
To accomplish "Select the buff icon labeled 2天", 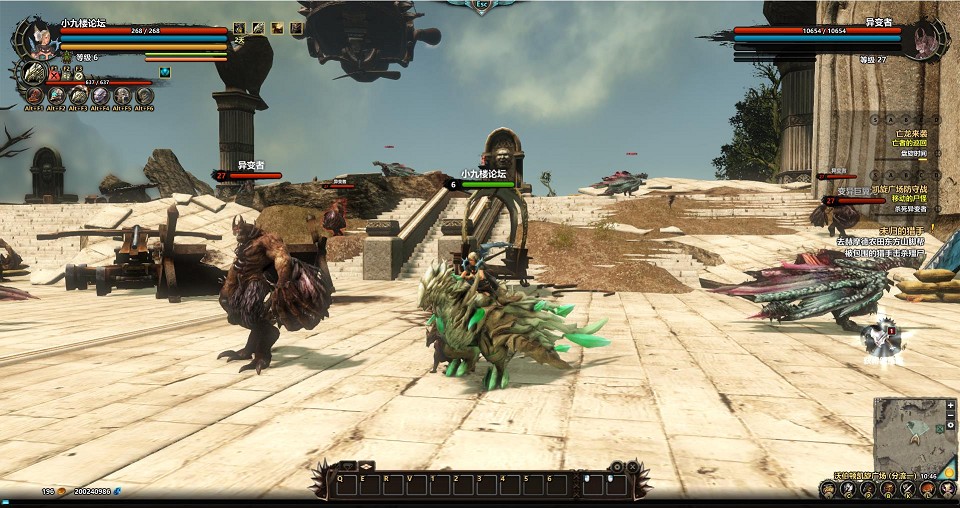I will [240, 29].
